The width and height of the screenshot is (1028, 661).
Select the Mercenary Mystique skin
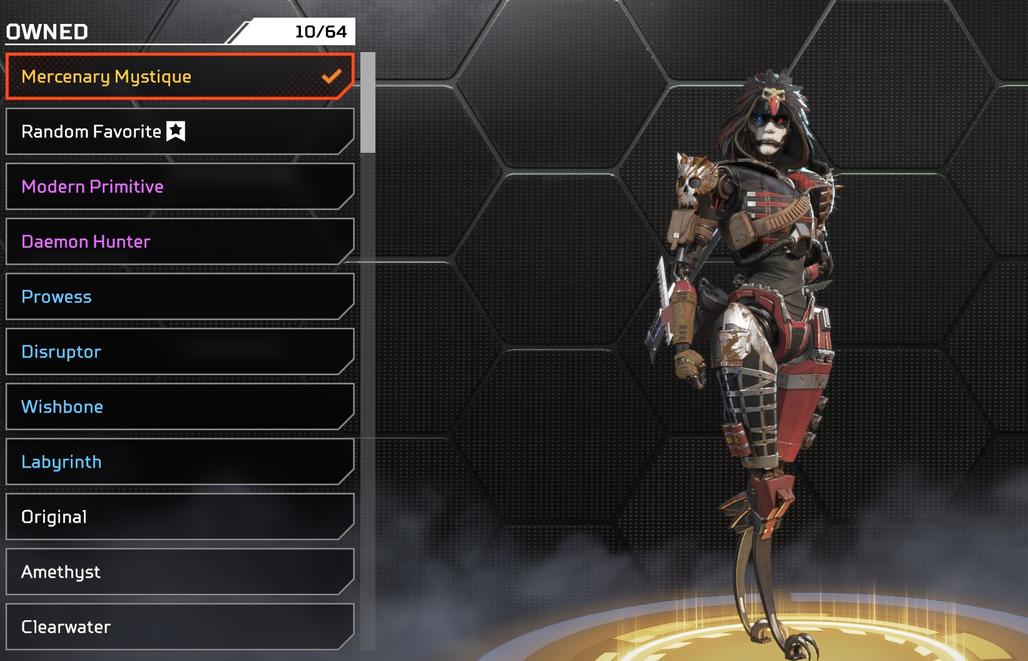point(180,77)
